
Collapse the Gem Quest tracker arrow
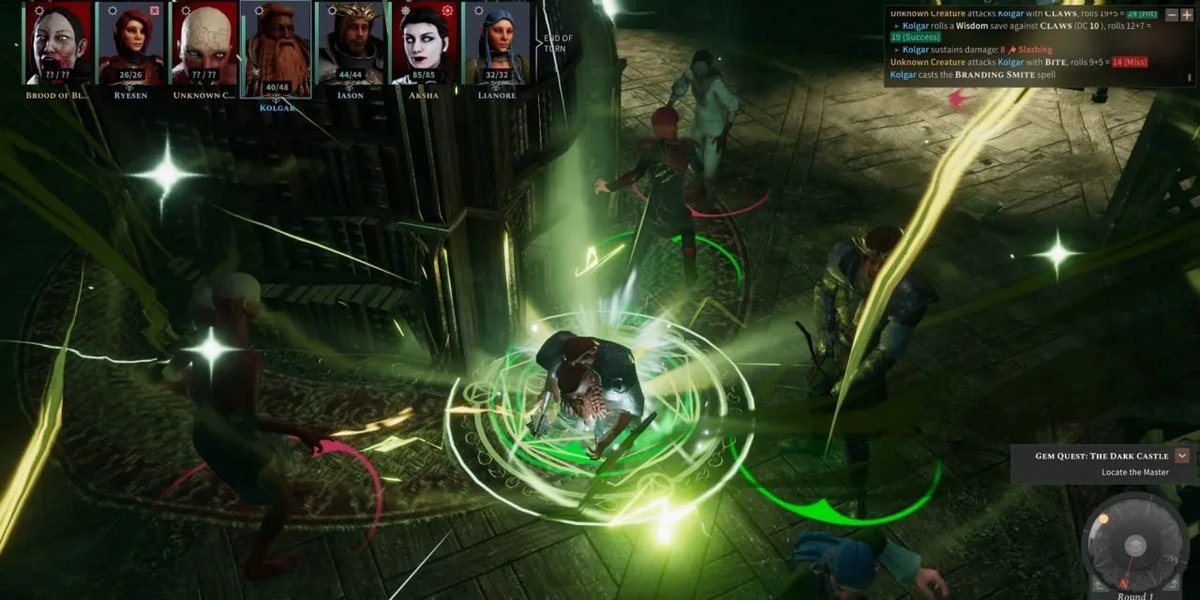[1182, 455]
